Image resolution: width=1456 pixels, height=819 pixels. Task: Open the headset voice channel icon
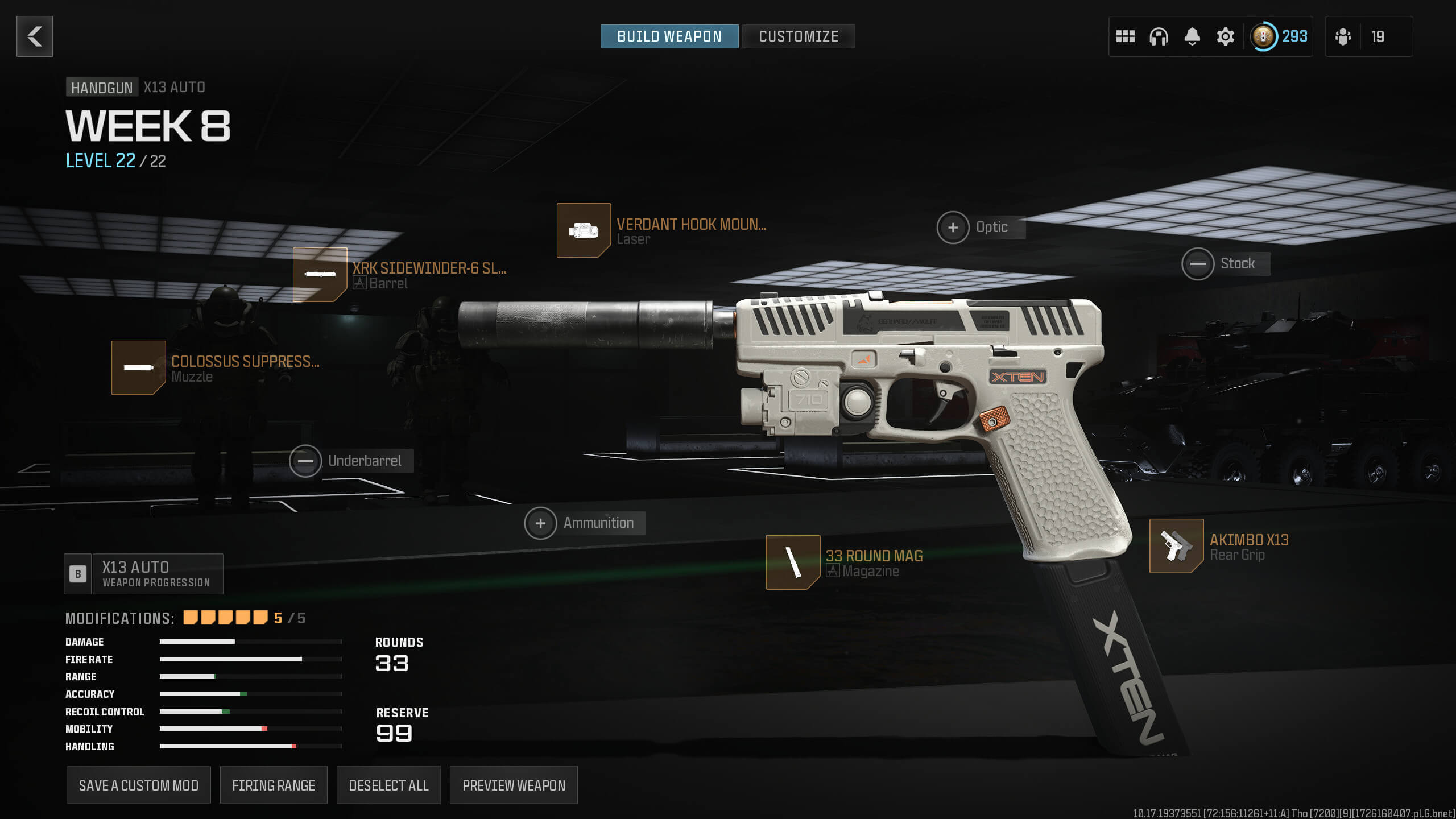pyautogui.click(x=1158, y=36)
